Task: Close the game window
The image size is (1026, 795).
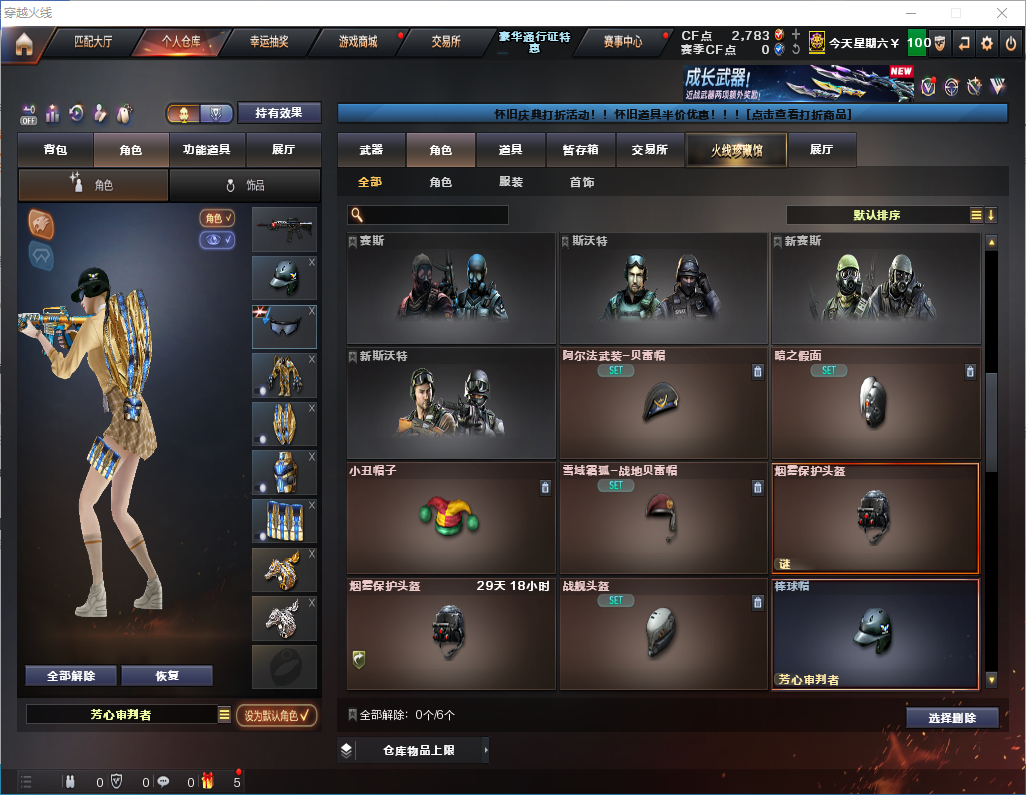Action: (1001, 13)
